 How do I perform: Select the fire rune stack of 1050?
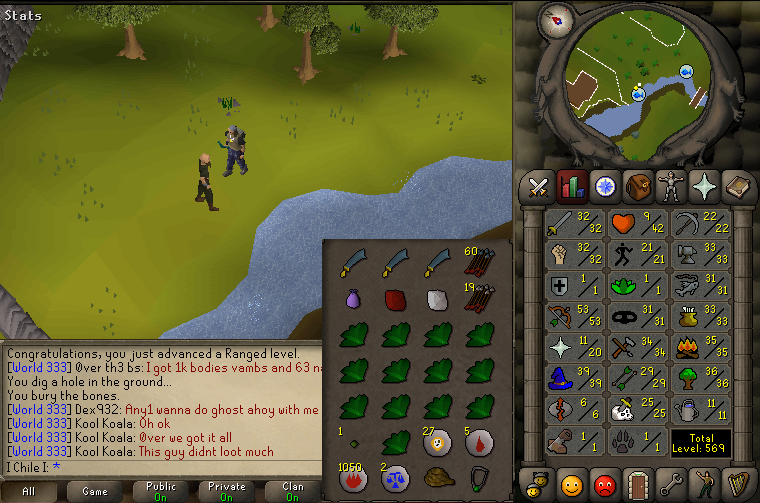[352, 479]
